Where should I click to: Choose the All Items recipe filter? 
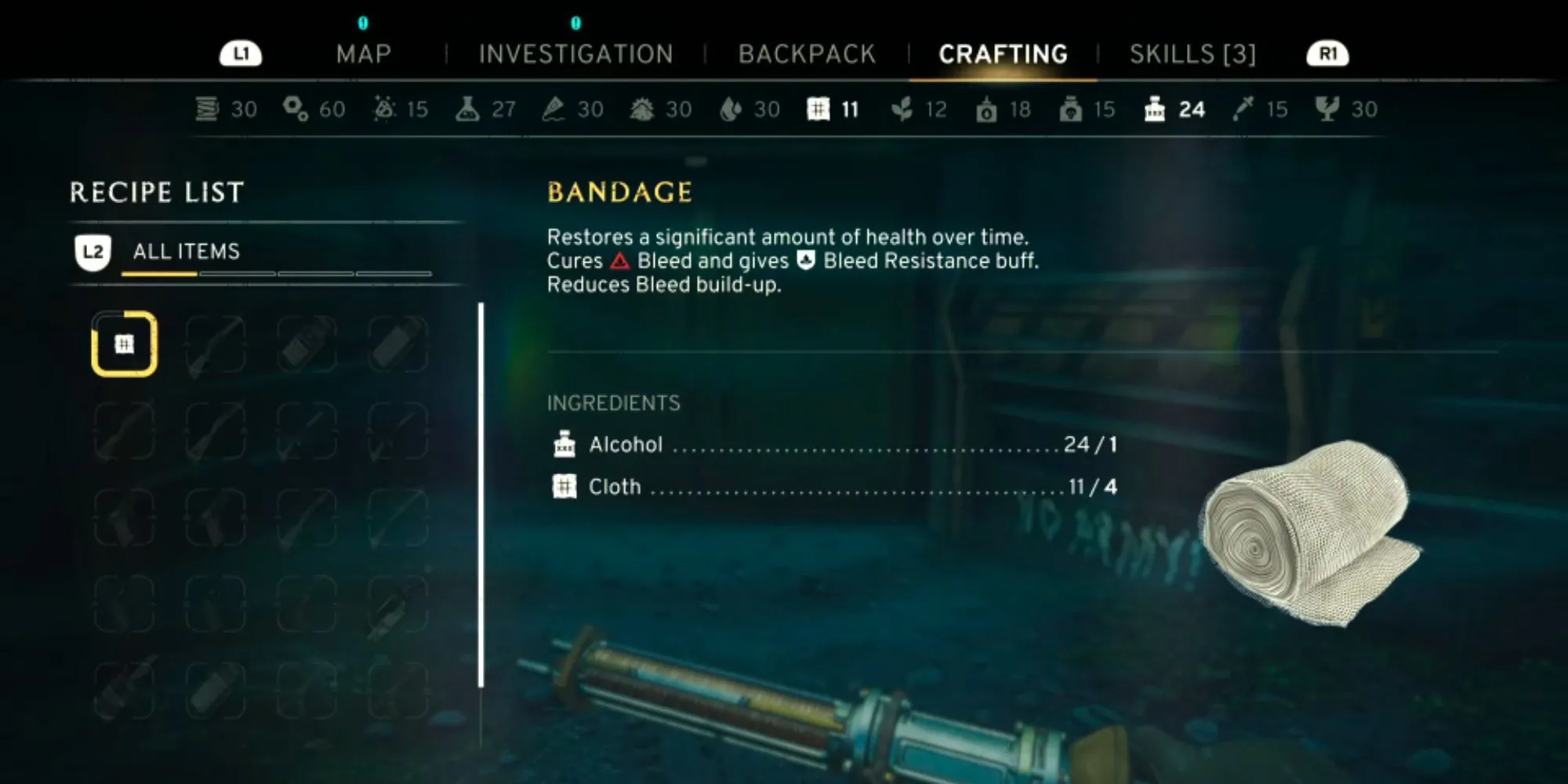pyautogui.click(x=186, y=252)
